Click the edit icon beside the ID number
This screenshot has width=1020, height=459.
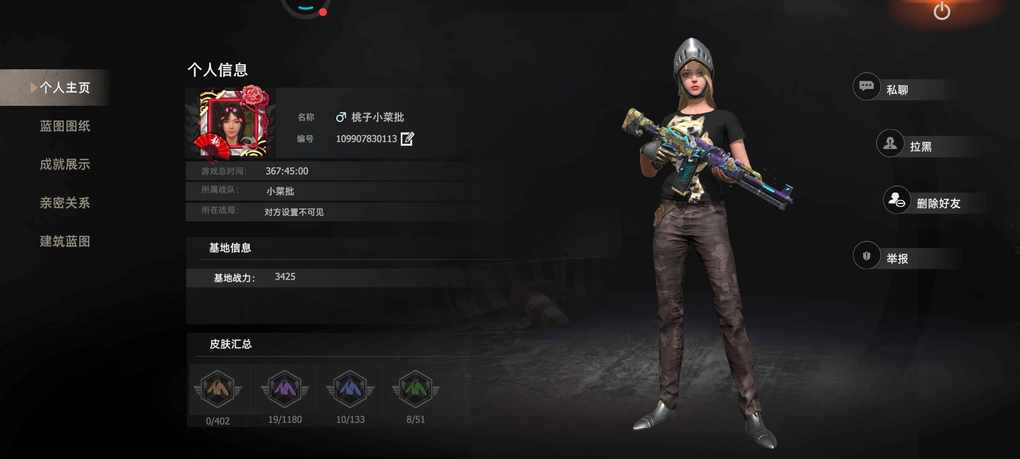pos(407,139)
